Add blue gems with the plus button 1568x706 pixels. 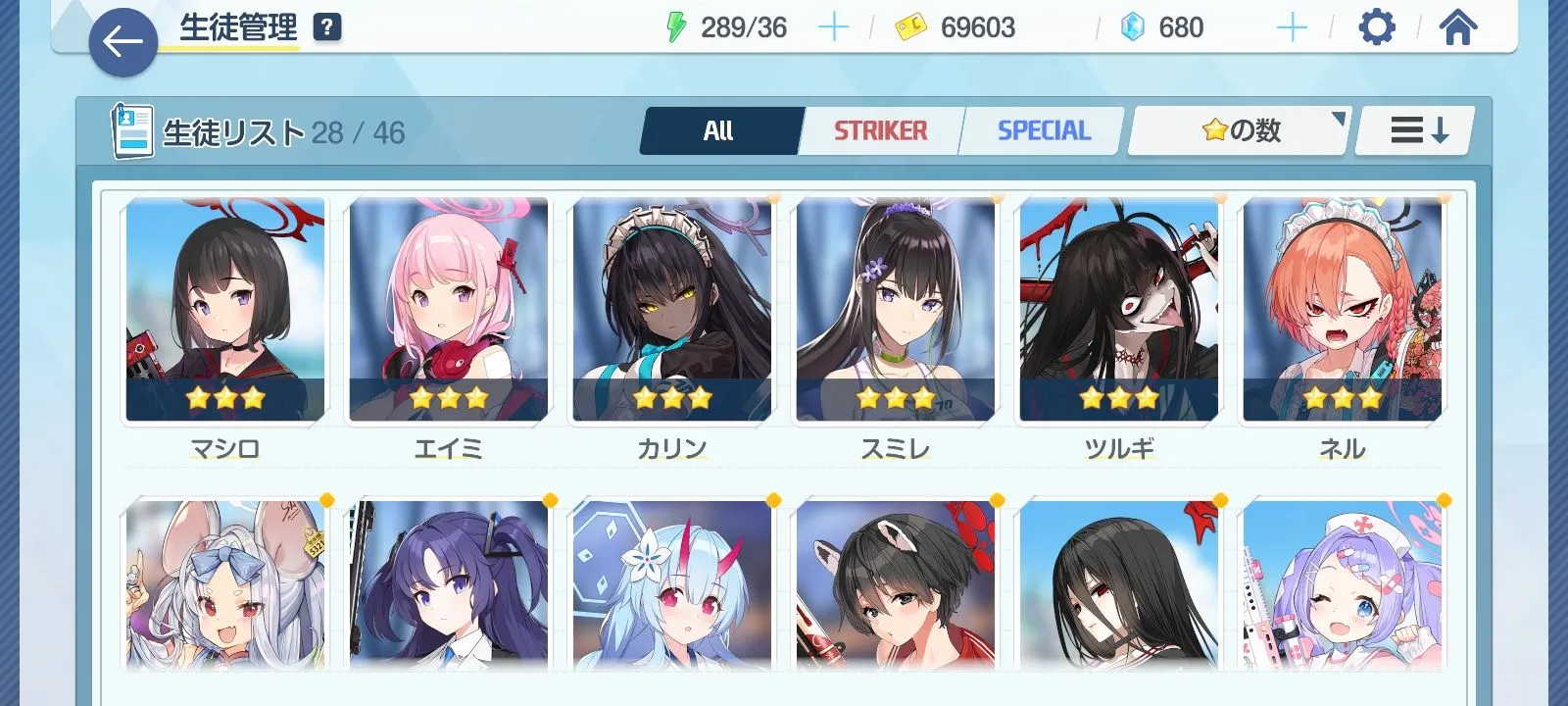pyautogui.click(x=1292, y=27)
